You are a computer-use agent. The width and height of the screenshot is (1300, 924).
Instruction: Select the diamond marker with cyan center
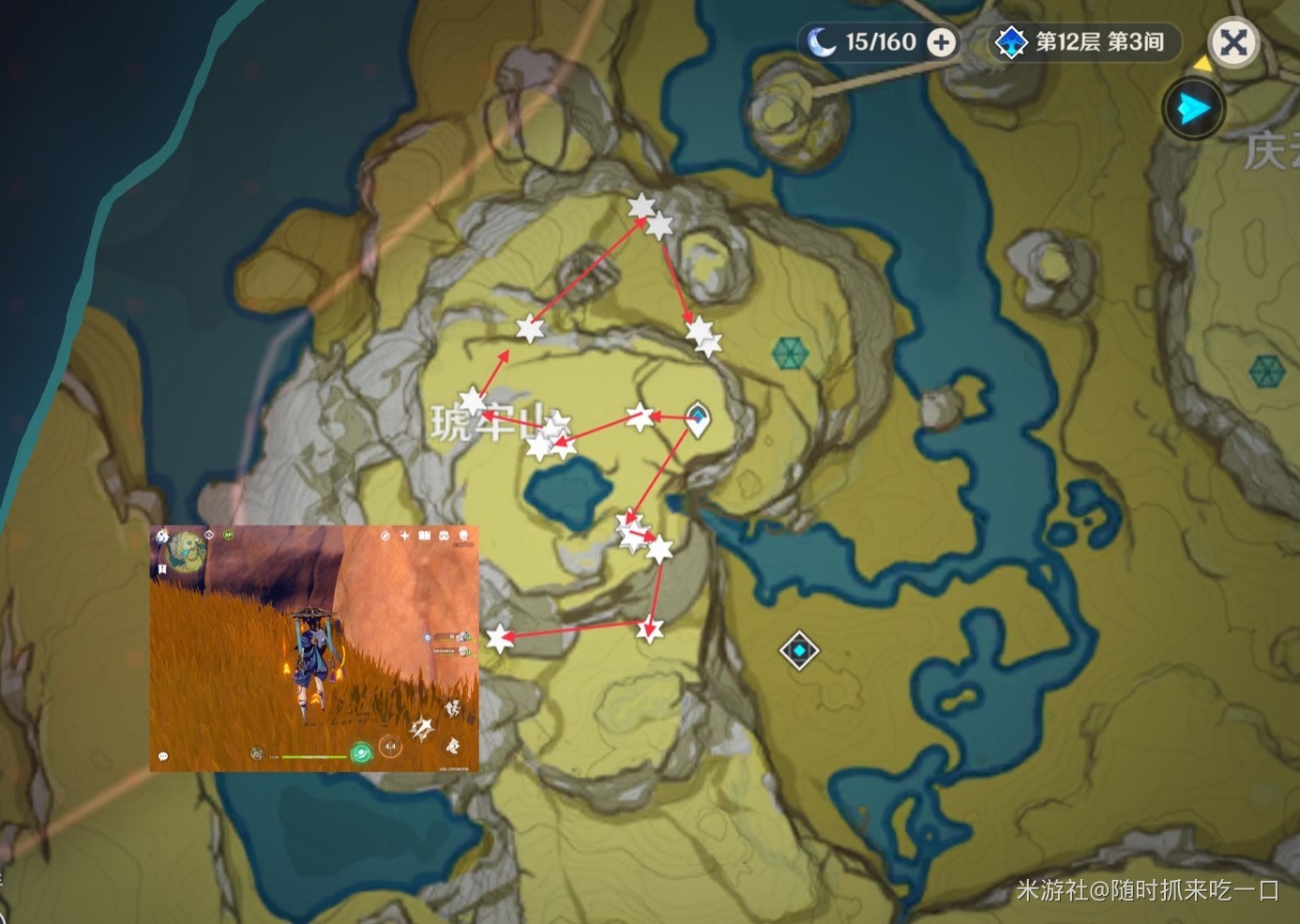click(x=799, y=650)
